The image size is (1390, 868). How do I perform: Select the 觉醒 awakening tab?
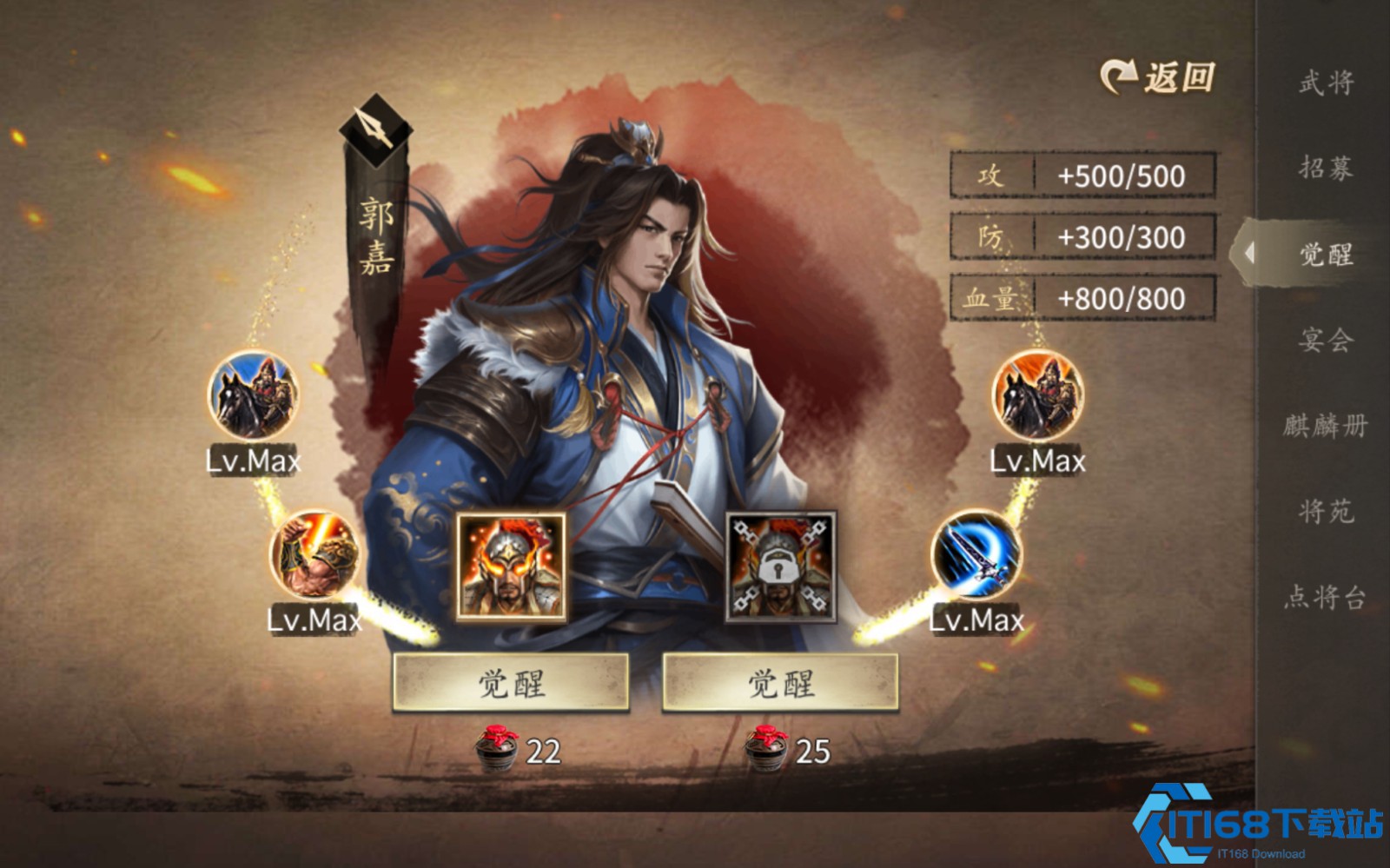[1326, 254]
